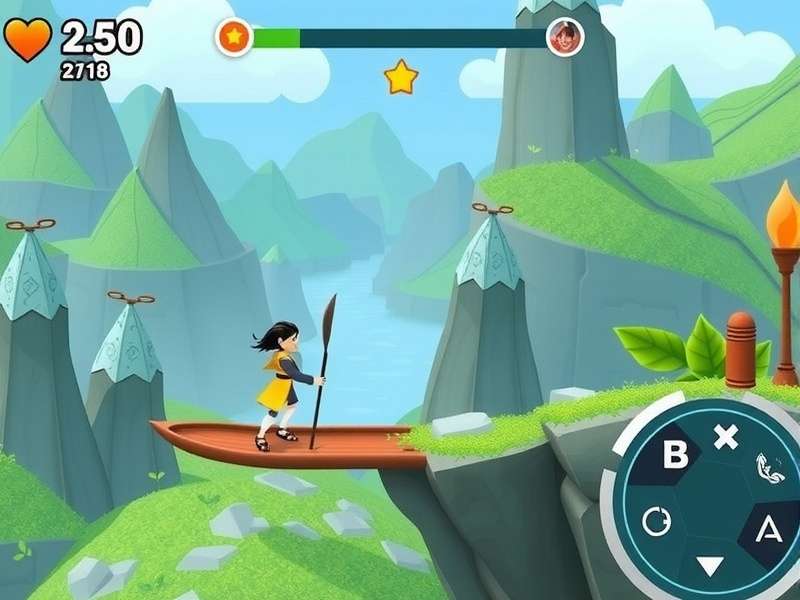Select the circular rotate icon on the wheel
The width and height of the screenshot is (800, 600).
pyautogui.click(x=656, y=521)
